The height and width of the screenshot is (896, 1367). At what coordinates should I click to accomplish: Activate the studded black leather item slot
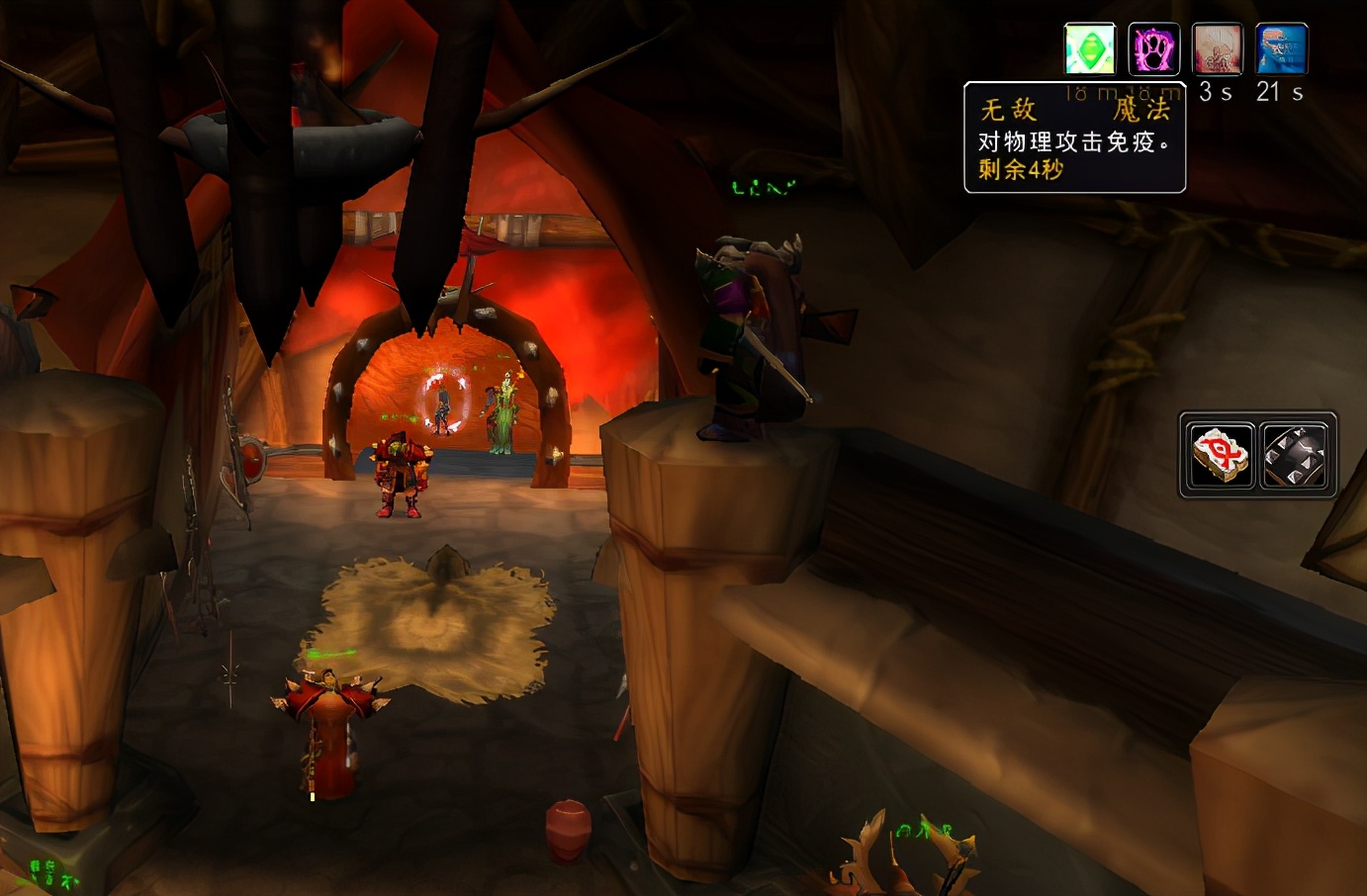(x=1294, y=455)
